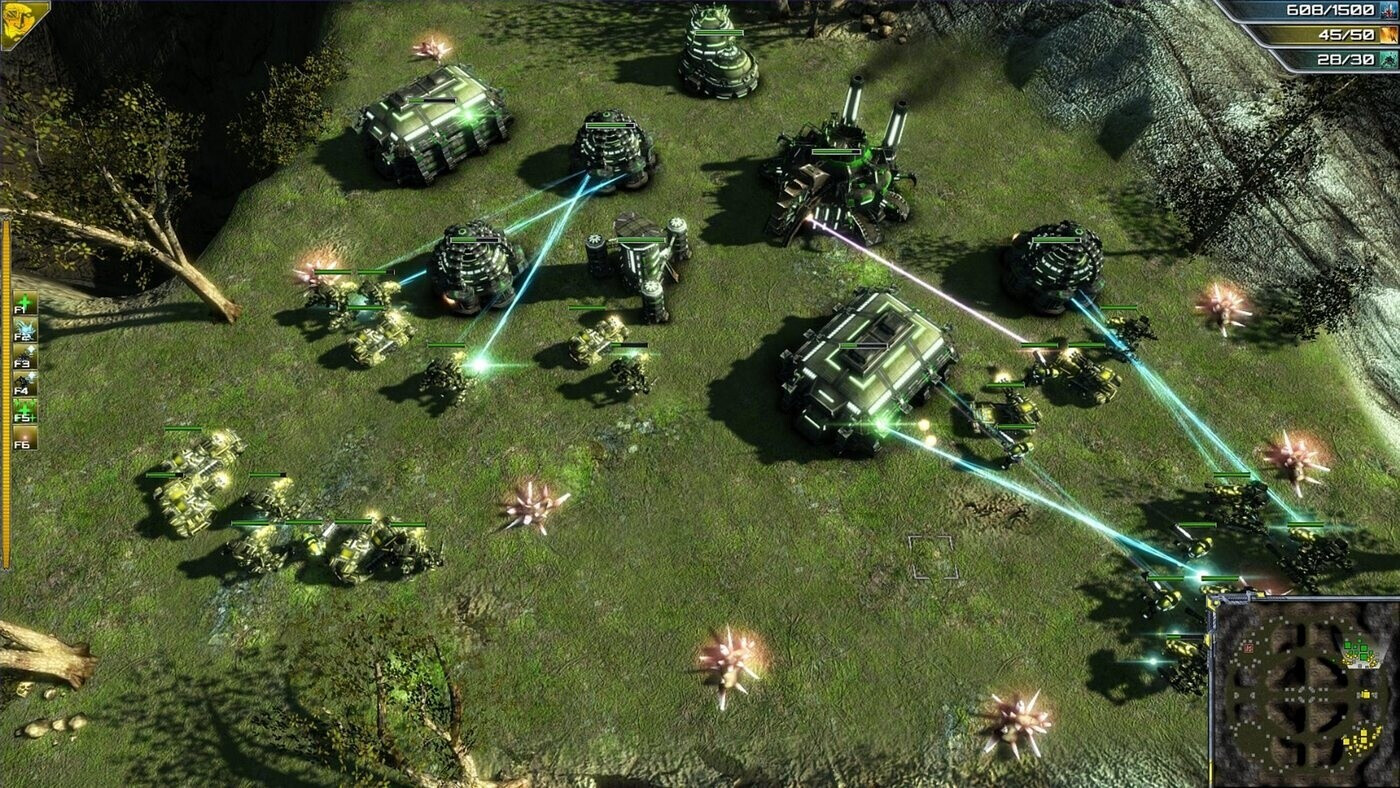Activate the F1 green cross ability

pos(25,303)
